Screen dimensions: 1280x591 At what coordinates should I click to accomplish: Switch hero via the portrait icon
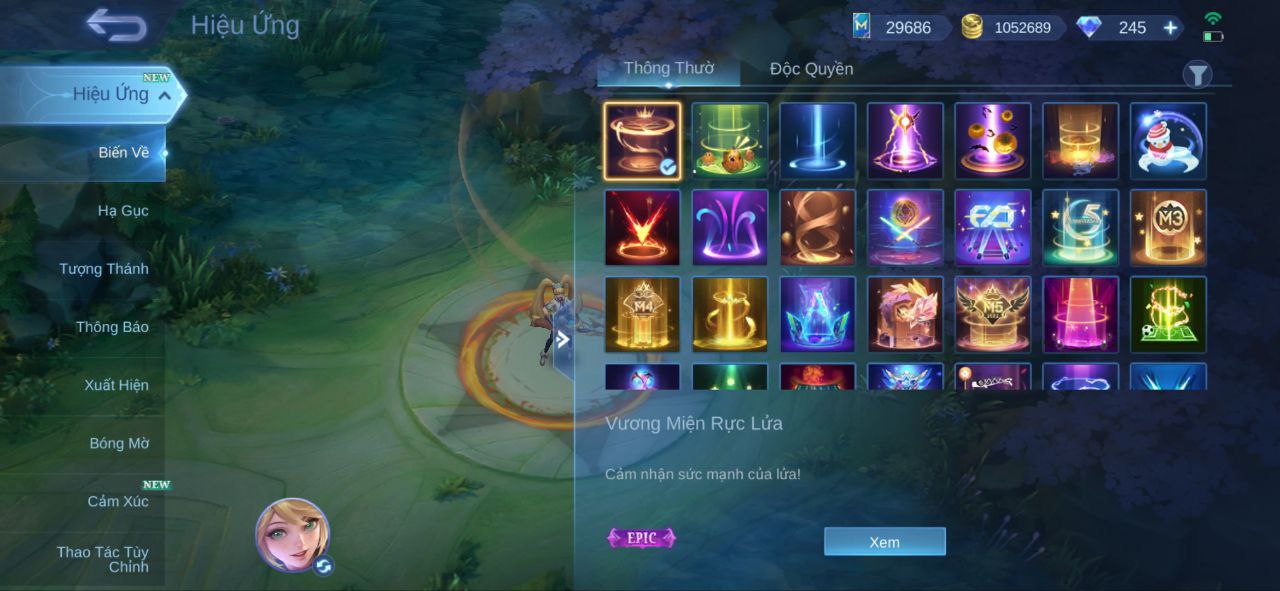(292, 535)
